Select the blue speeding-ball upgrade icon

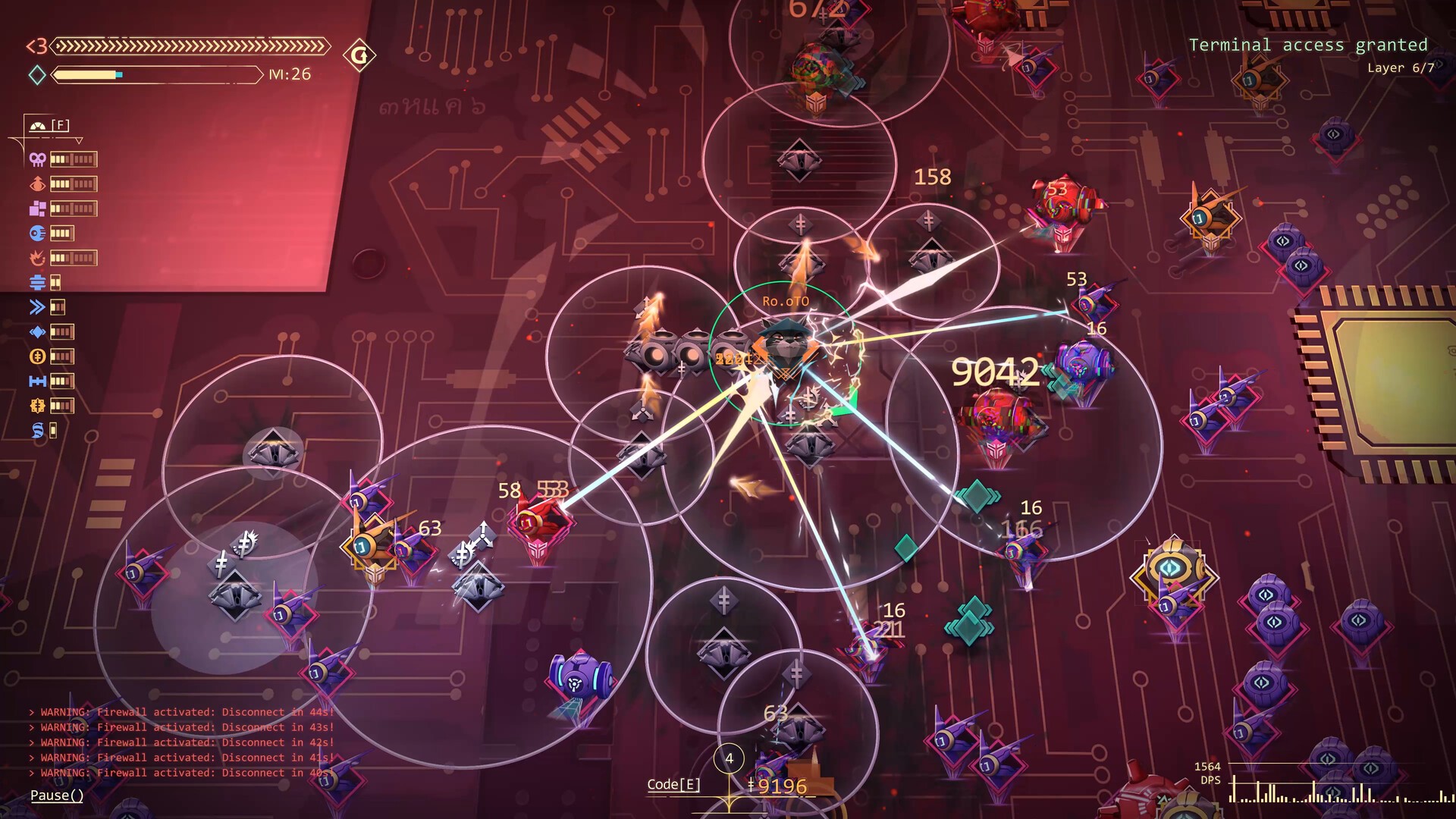(37, 234)
